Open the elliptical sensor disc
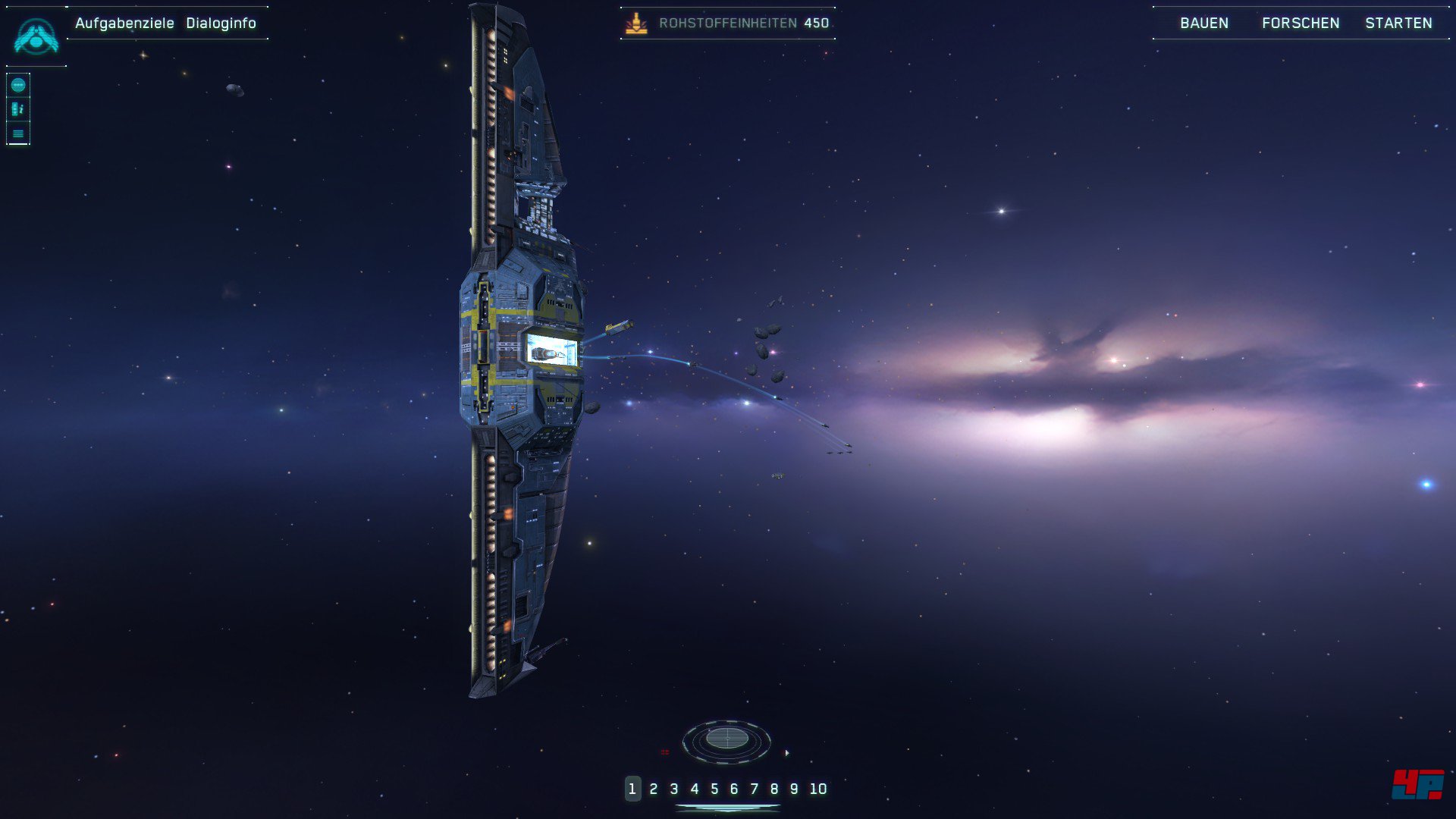Screen dimensions: 1456x819 coord(726,739)
